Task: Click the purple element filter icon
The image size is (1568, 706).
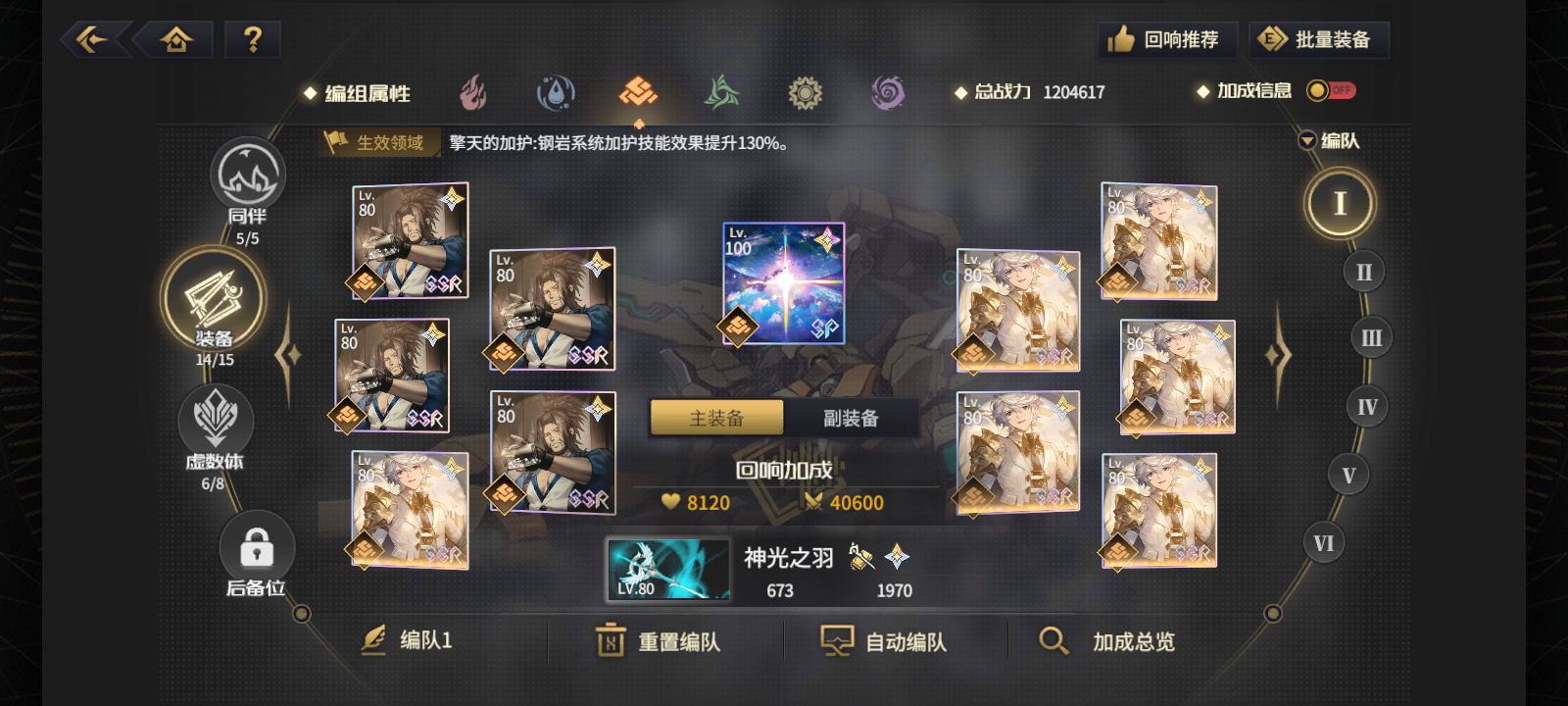Action: [x=886, y=92]
